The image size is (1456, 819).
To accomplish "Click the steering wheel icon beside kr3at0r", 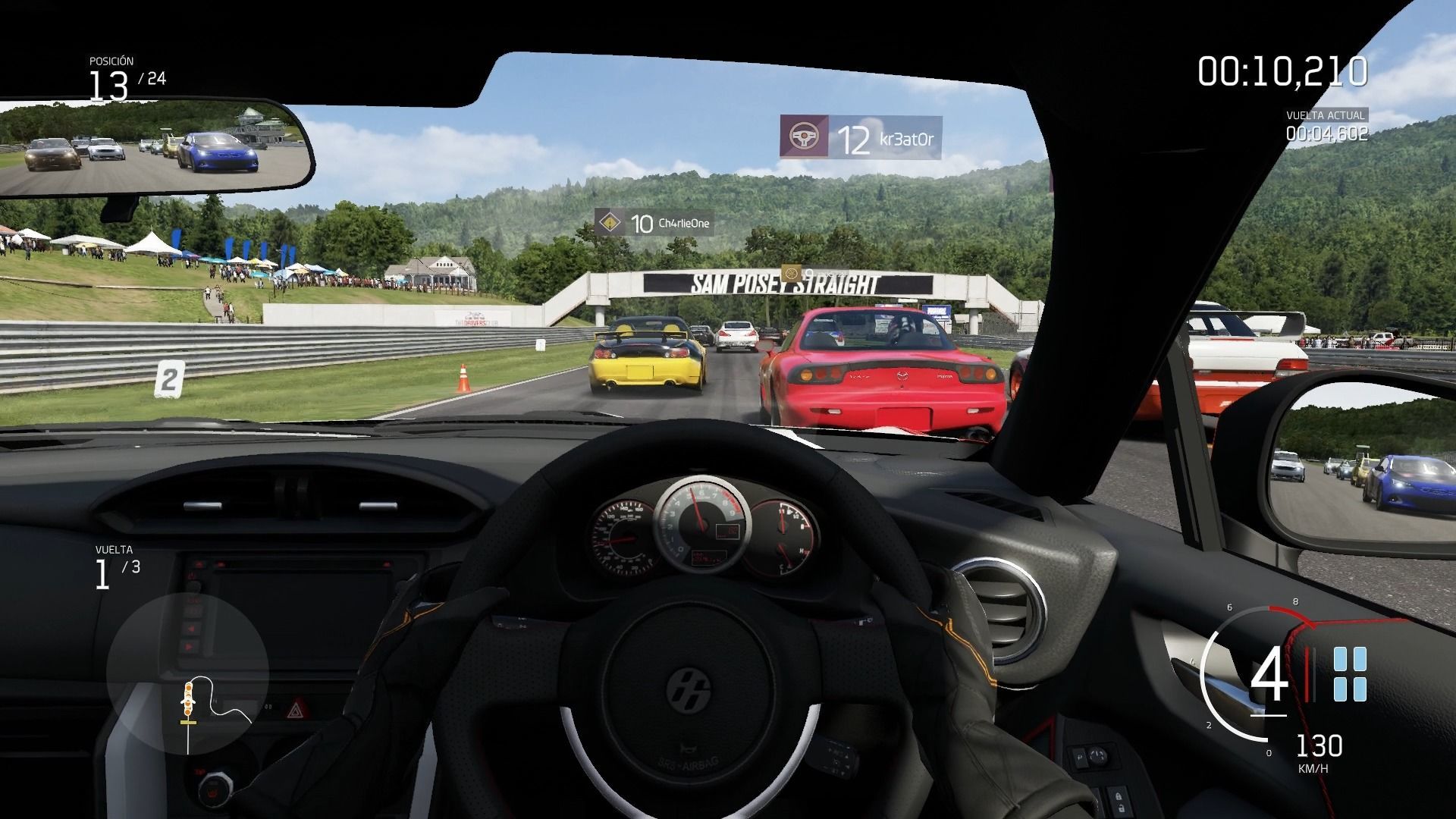I will pos(803,137).
